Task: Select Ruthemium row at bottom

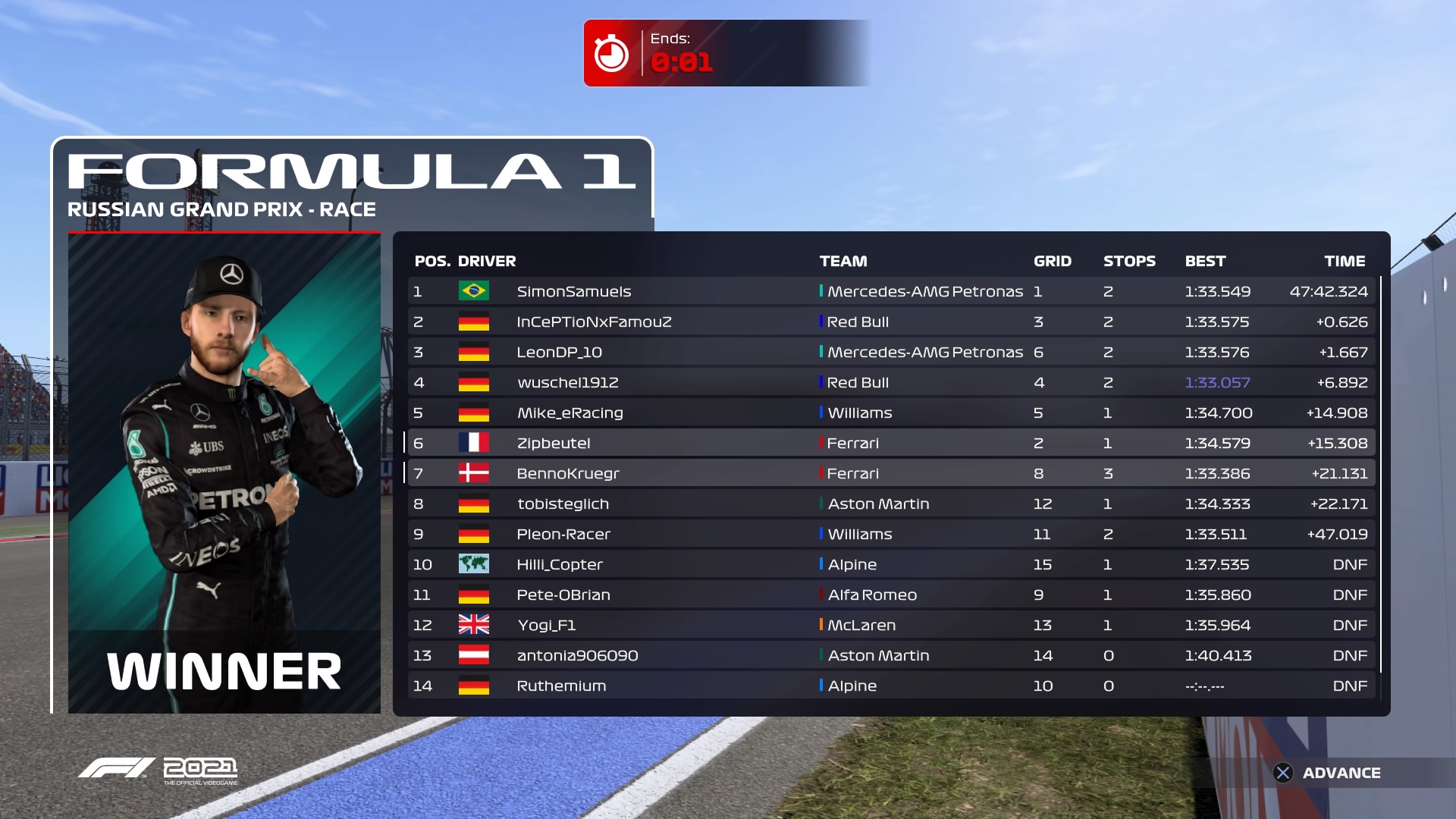Action: click(x=561, y=686)
